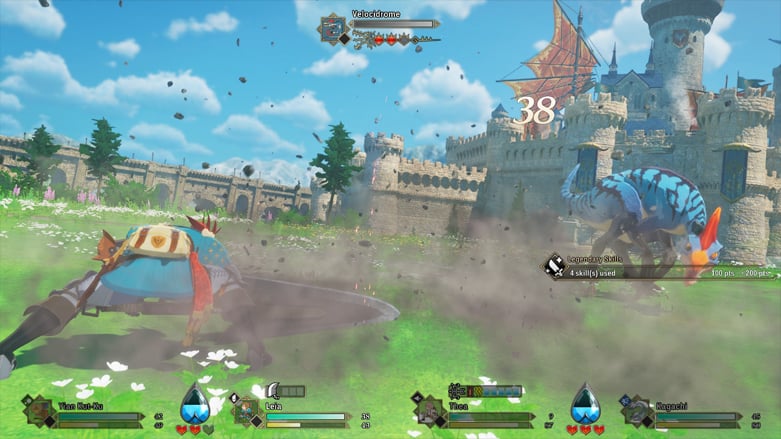Click Yian Kut-Ku's party portrait
781x439 pixels.
[x=40, y=411]
